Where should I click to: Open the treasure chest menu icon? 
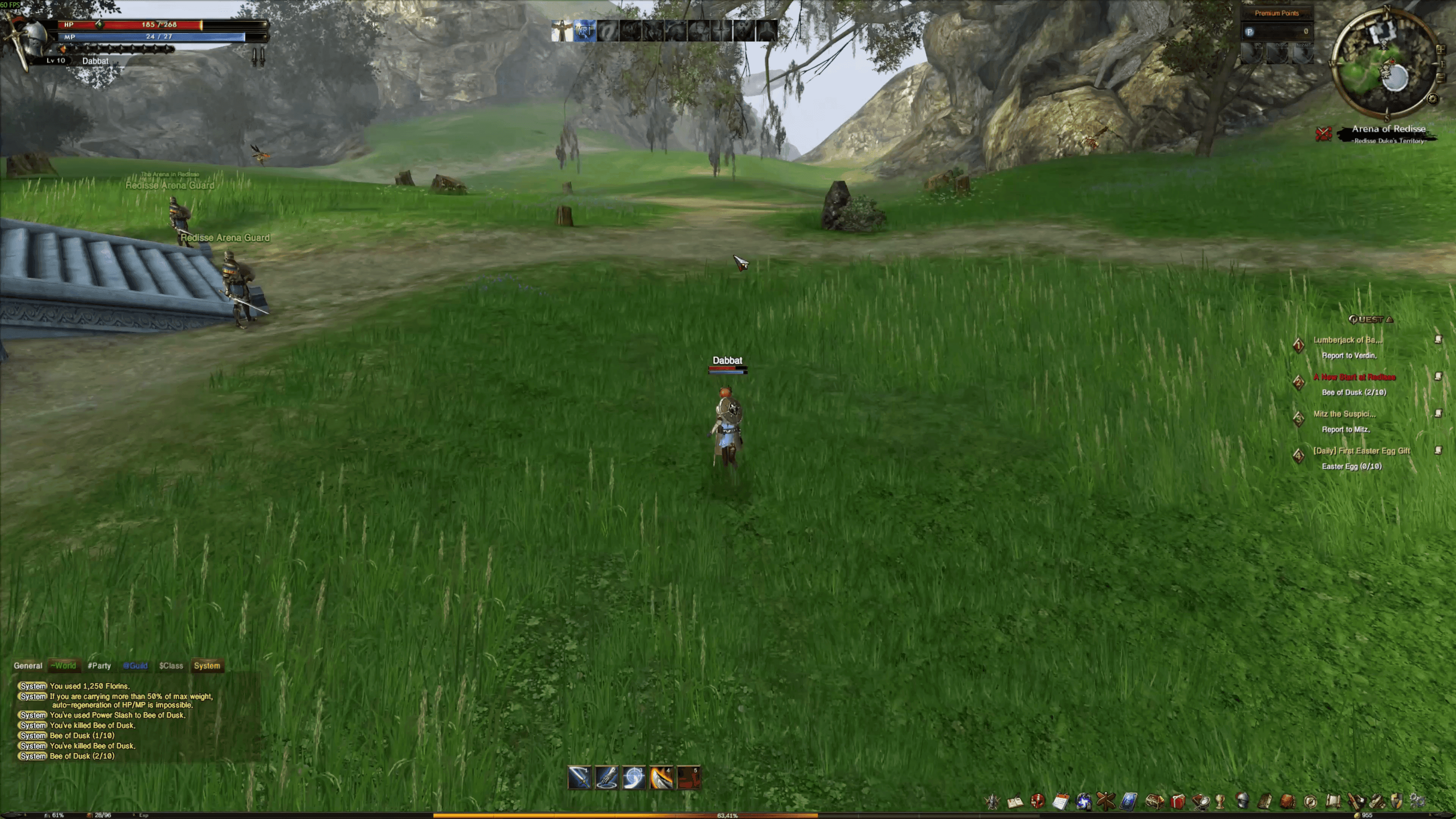(1154, 801)
